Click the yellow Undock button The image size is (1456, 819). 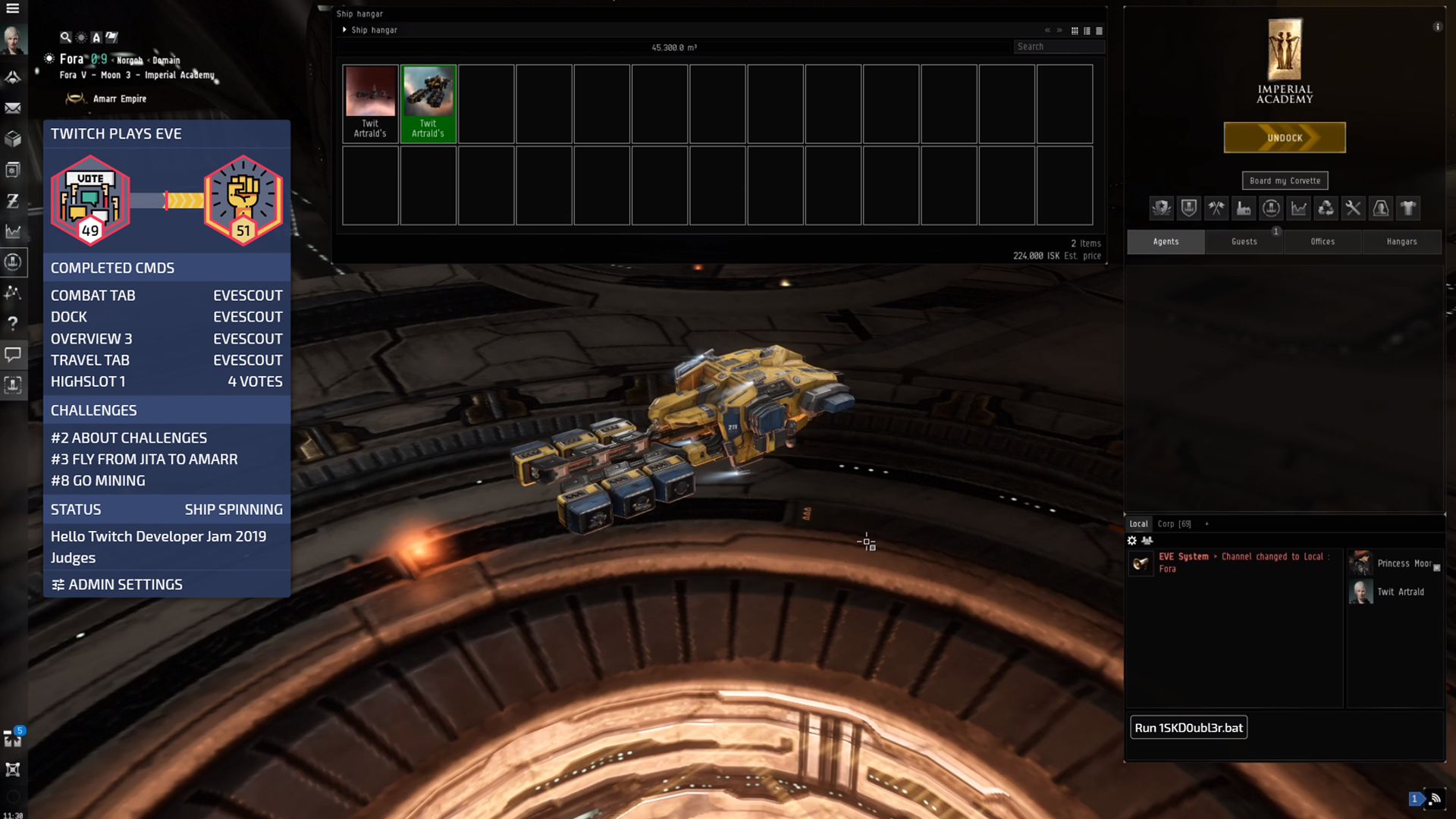(1284, 138)
